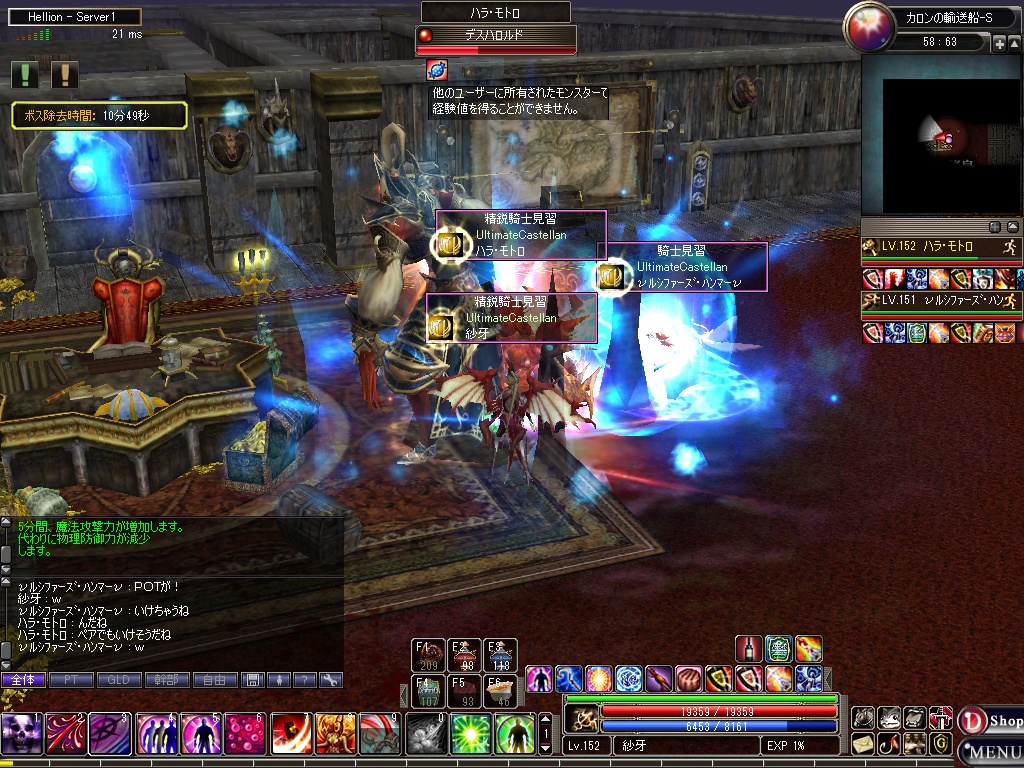
Task: Switch chat to the PT tab
Action: click(x=71, y=680)
